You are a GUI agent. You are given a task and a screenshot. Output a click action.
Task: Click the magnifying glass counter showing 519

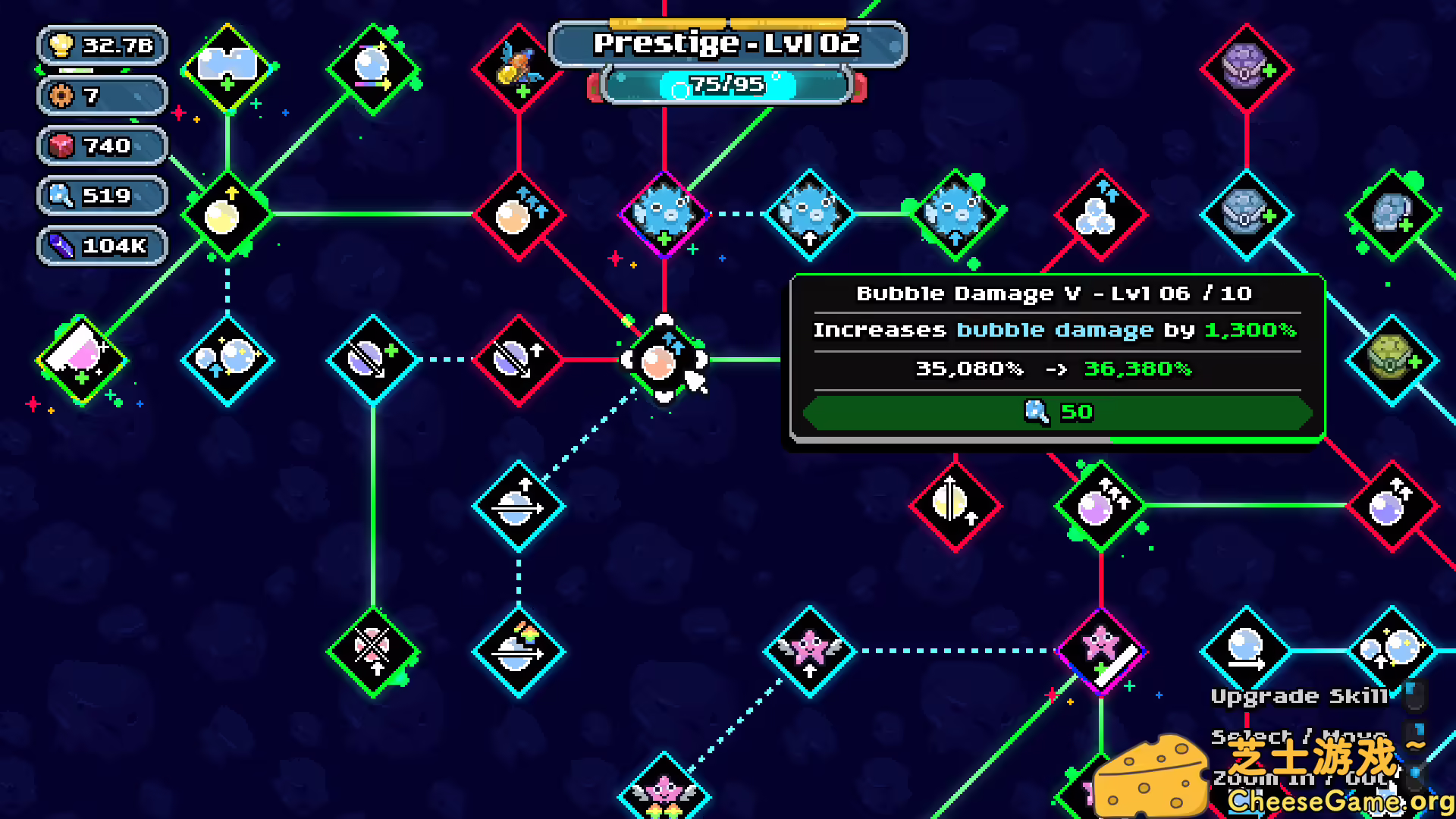(x=102, y=195)
